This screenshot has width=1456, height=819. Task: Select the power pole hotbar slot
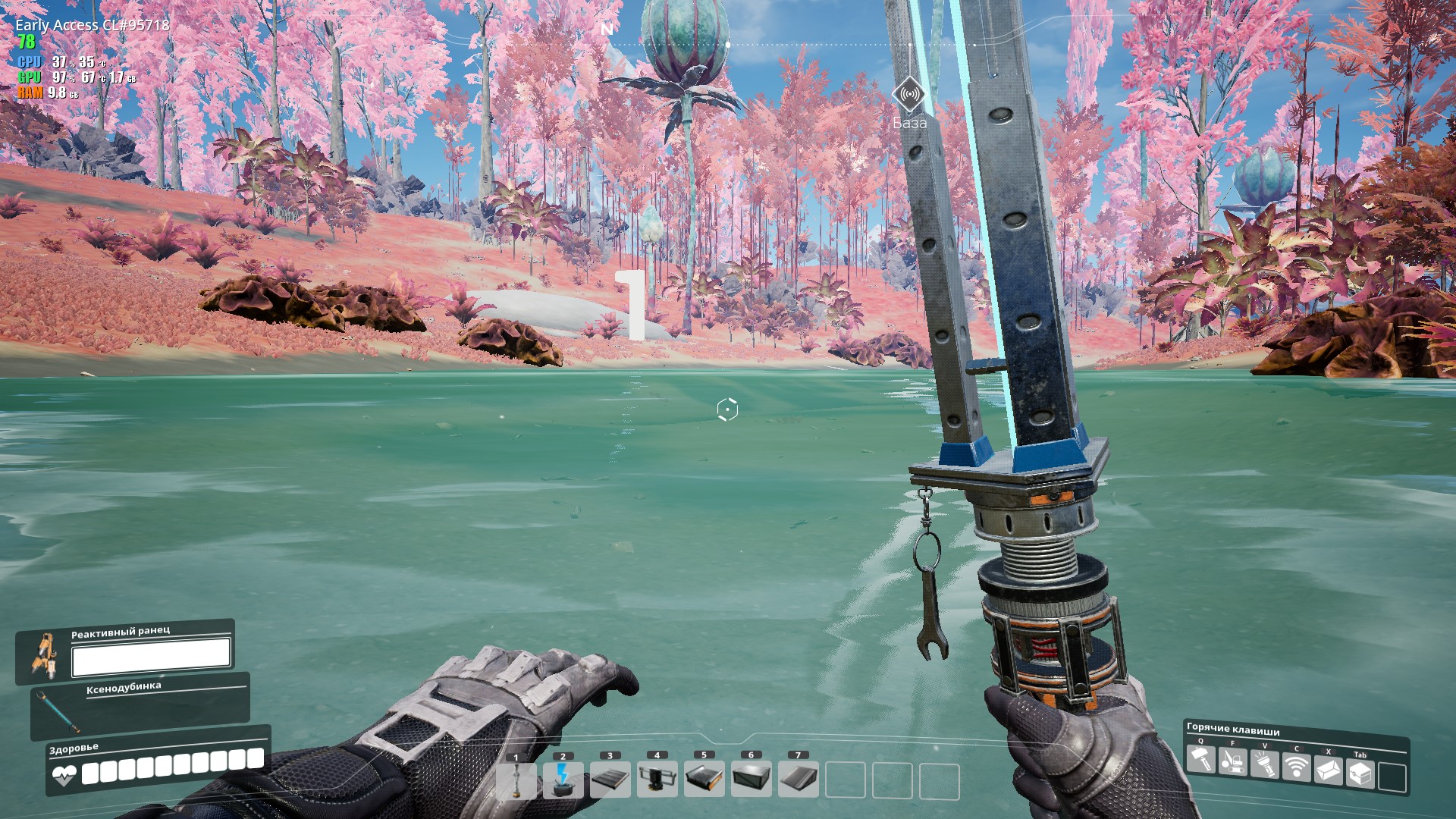[516, 780]
